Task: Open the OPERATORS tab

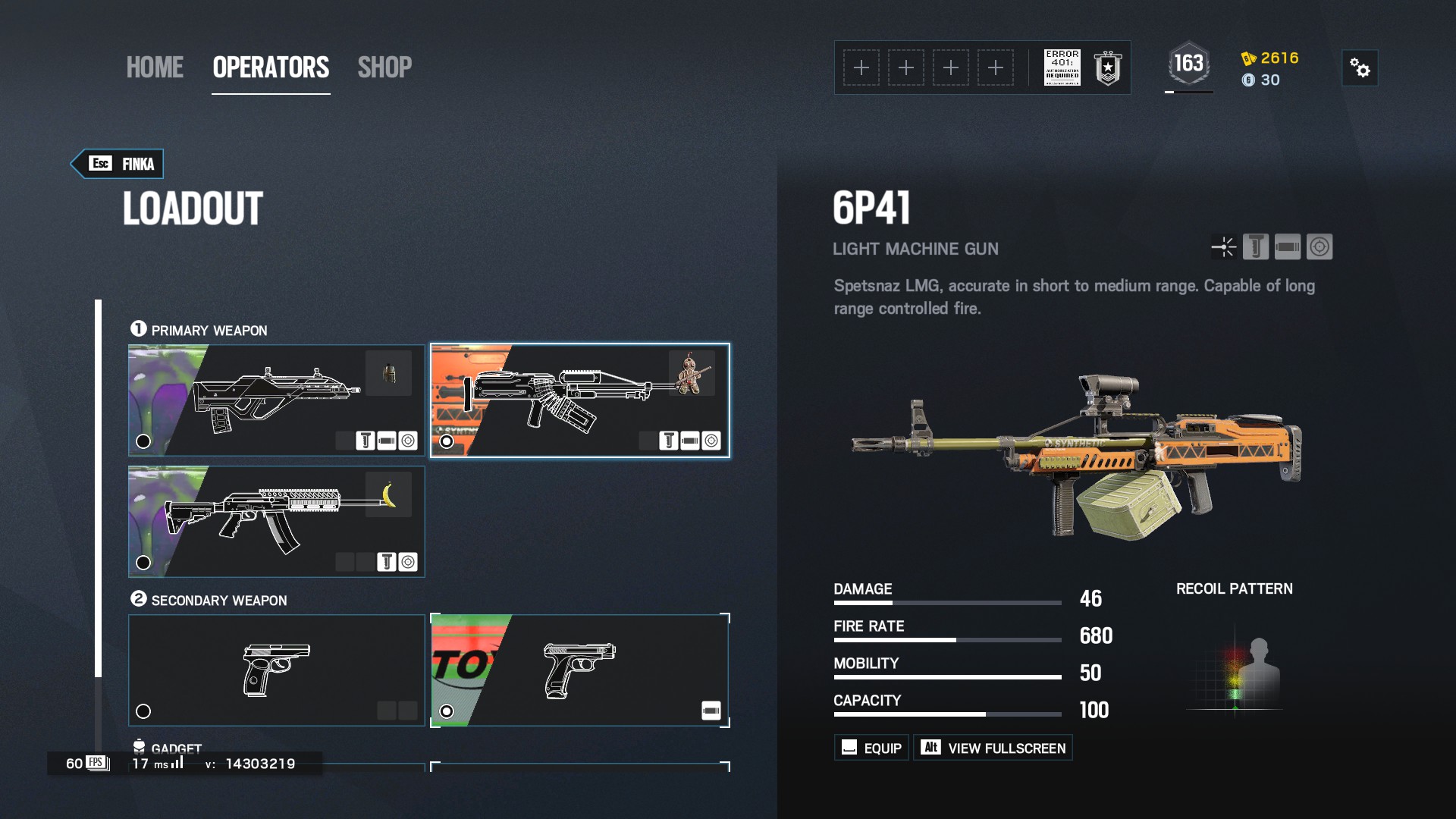Action: [271, 68]
